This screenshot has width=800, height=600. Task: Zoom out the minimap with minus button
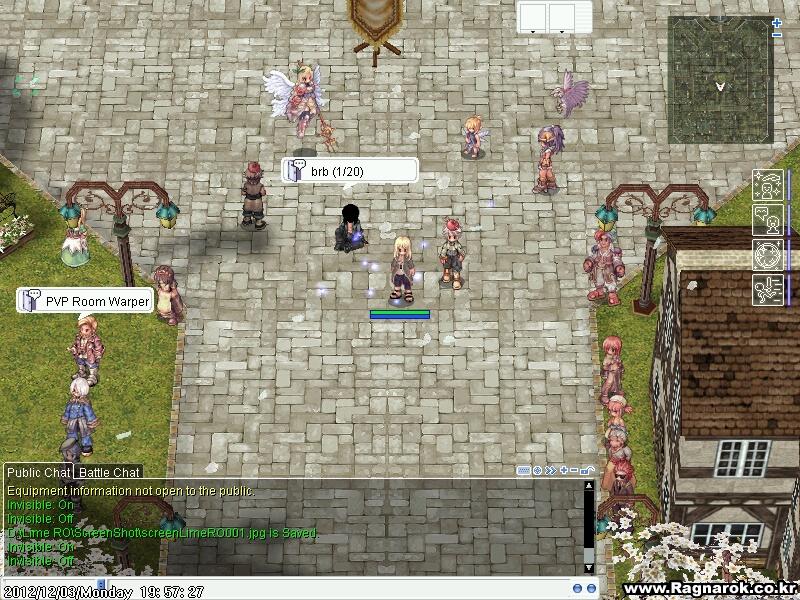(x=777, y=35)
